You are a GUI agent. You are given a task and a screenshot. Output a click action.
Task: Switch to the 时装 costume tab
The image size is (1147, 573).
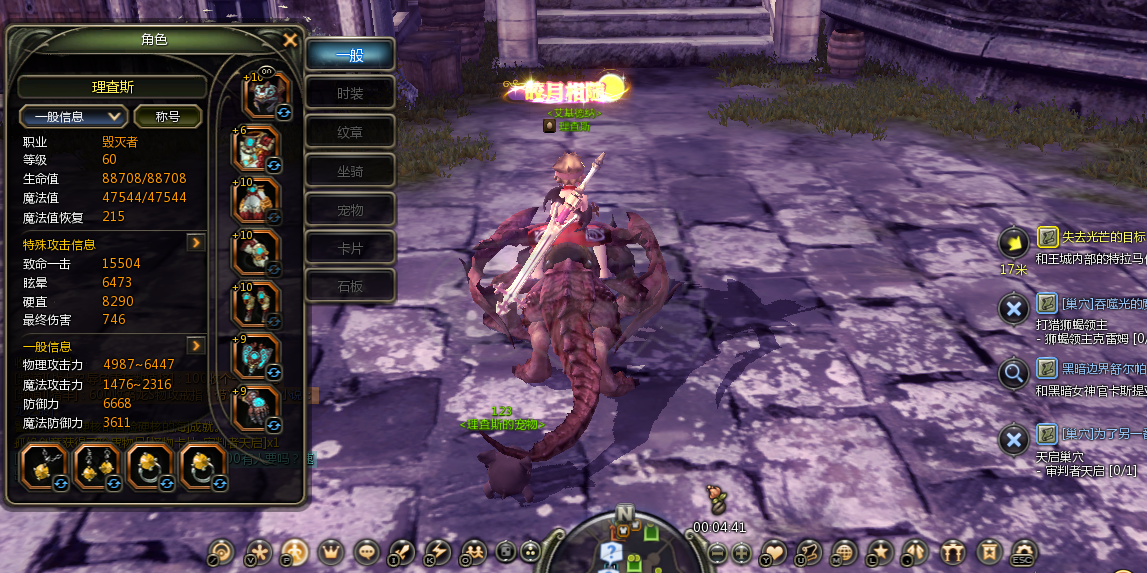pyautogui.click(x=350, y=94)
